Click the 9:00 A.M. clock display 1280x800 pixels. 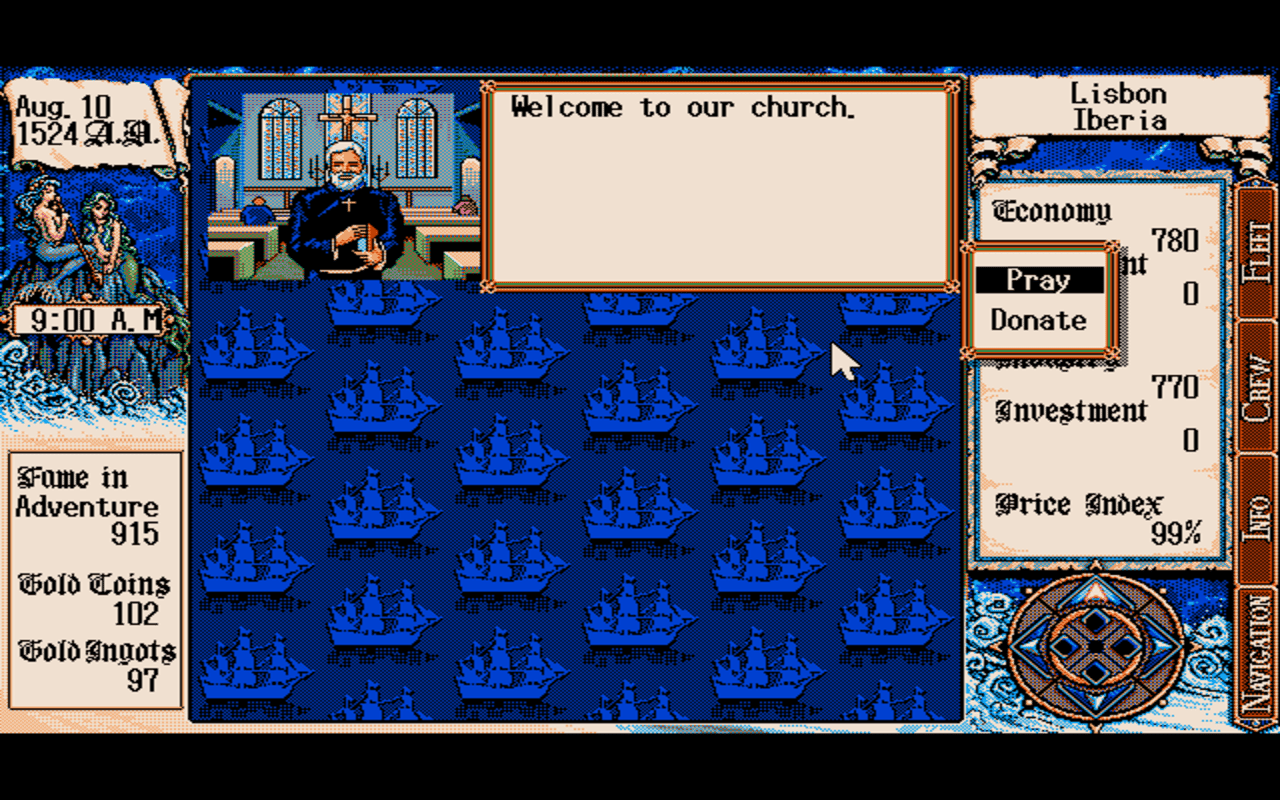(x=90, y=320)
